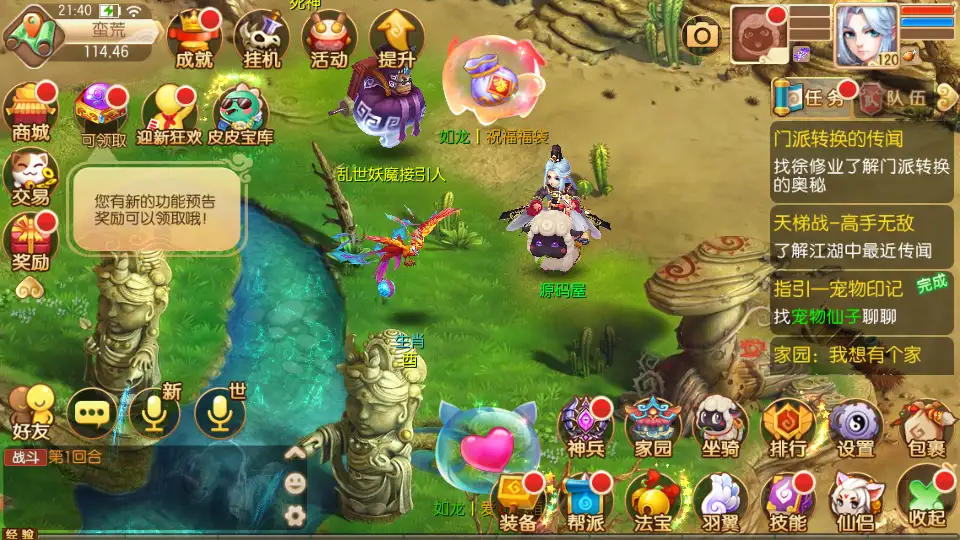Claim rewards via the 奖励 gift icon
This screenshot has width=960, height=540.
(30, 243)
